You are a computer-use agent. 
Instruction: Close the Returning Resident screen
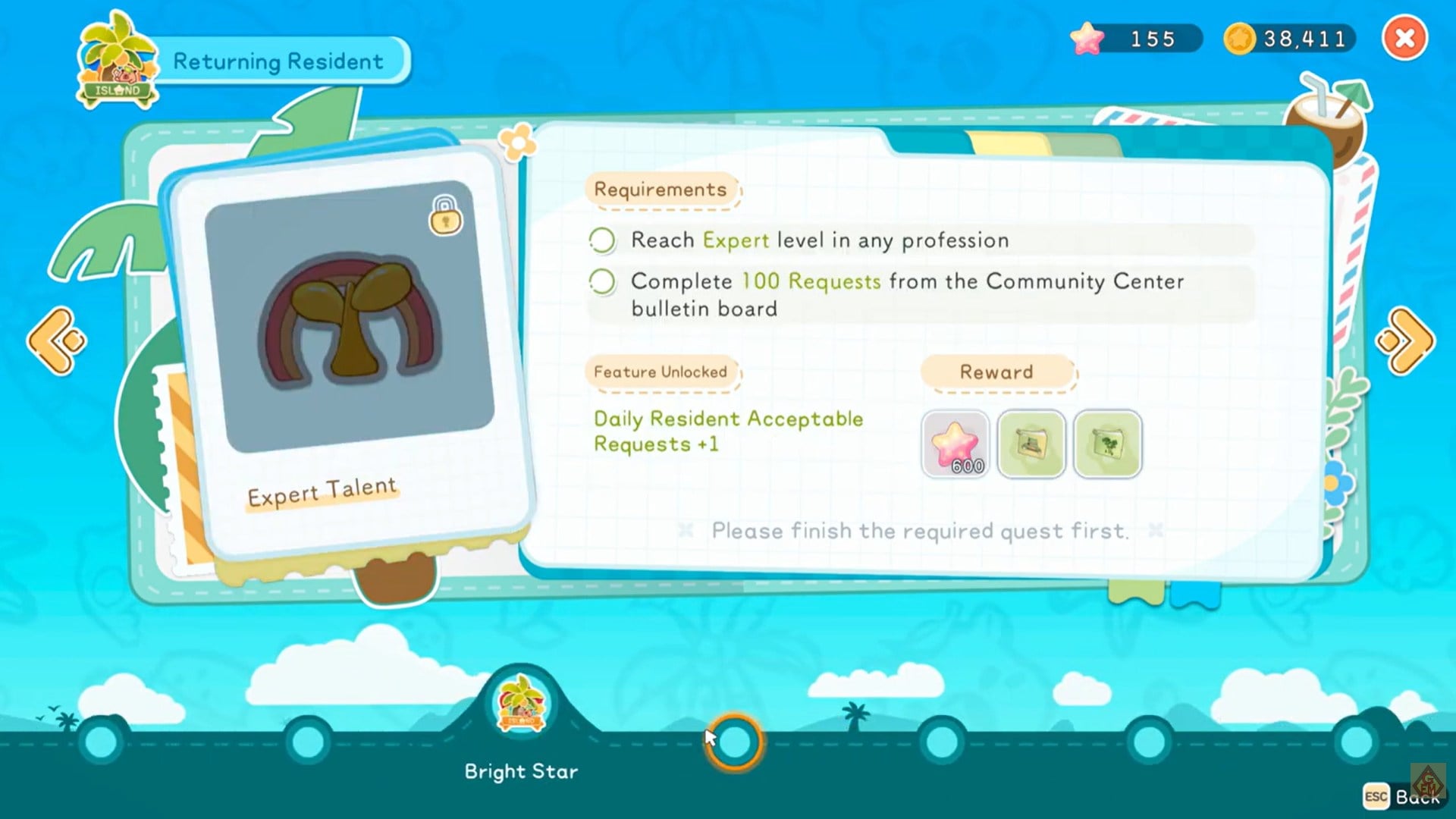1404,38
